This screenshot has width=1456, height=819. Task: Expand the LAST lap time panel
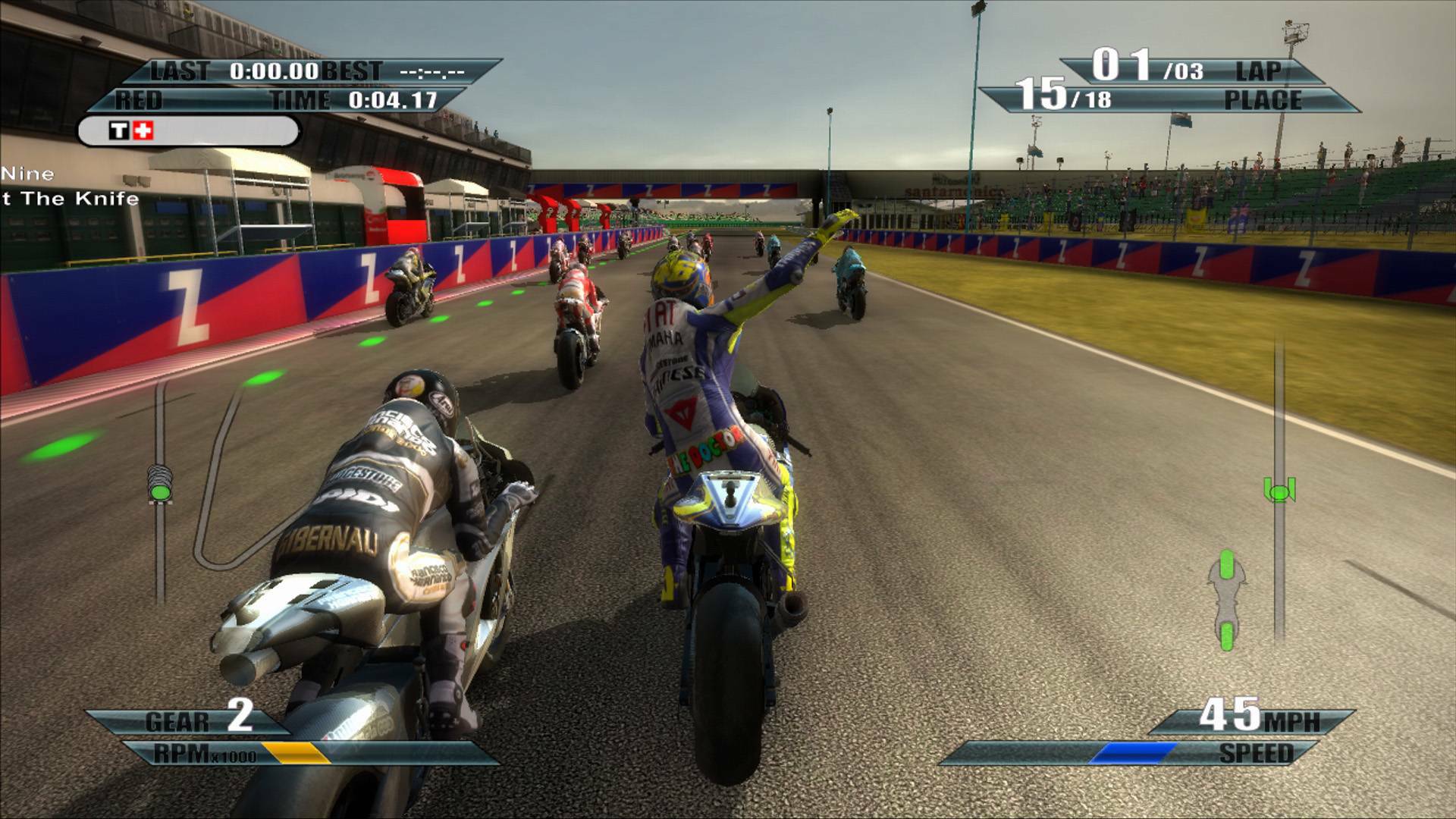click(x=220, y=71)
